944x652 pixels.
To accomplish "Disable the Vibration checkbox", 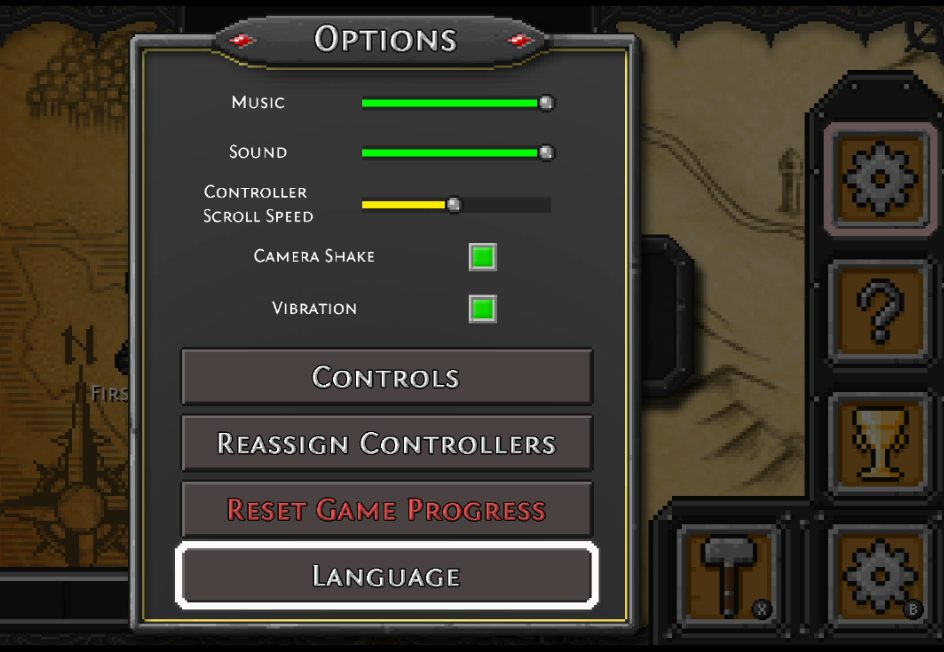I will [x=483, y=309].
